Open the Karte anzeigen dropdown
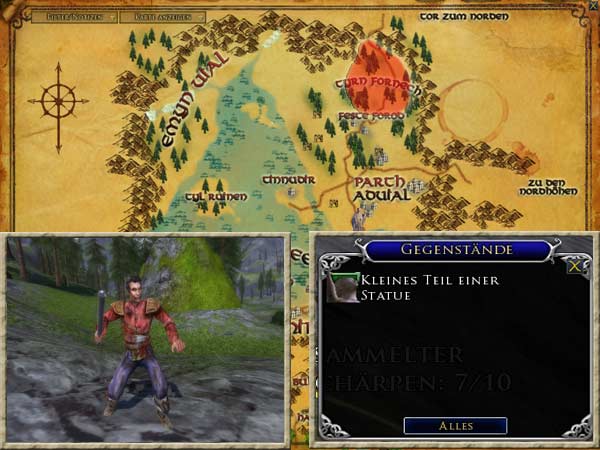The width and height of the screenshot is (600, 450). pos(166,17)
